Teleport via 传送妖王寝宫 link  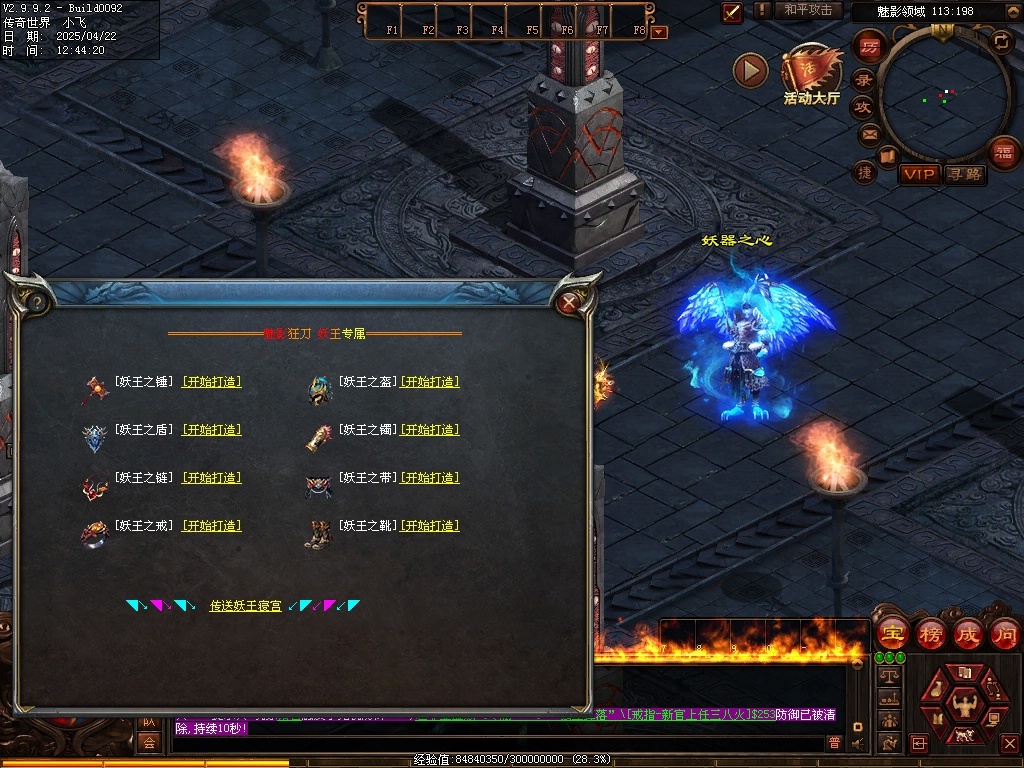coord(245,606)
